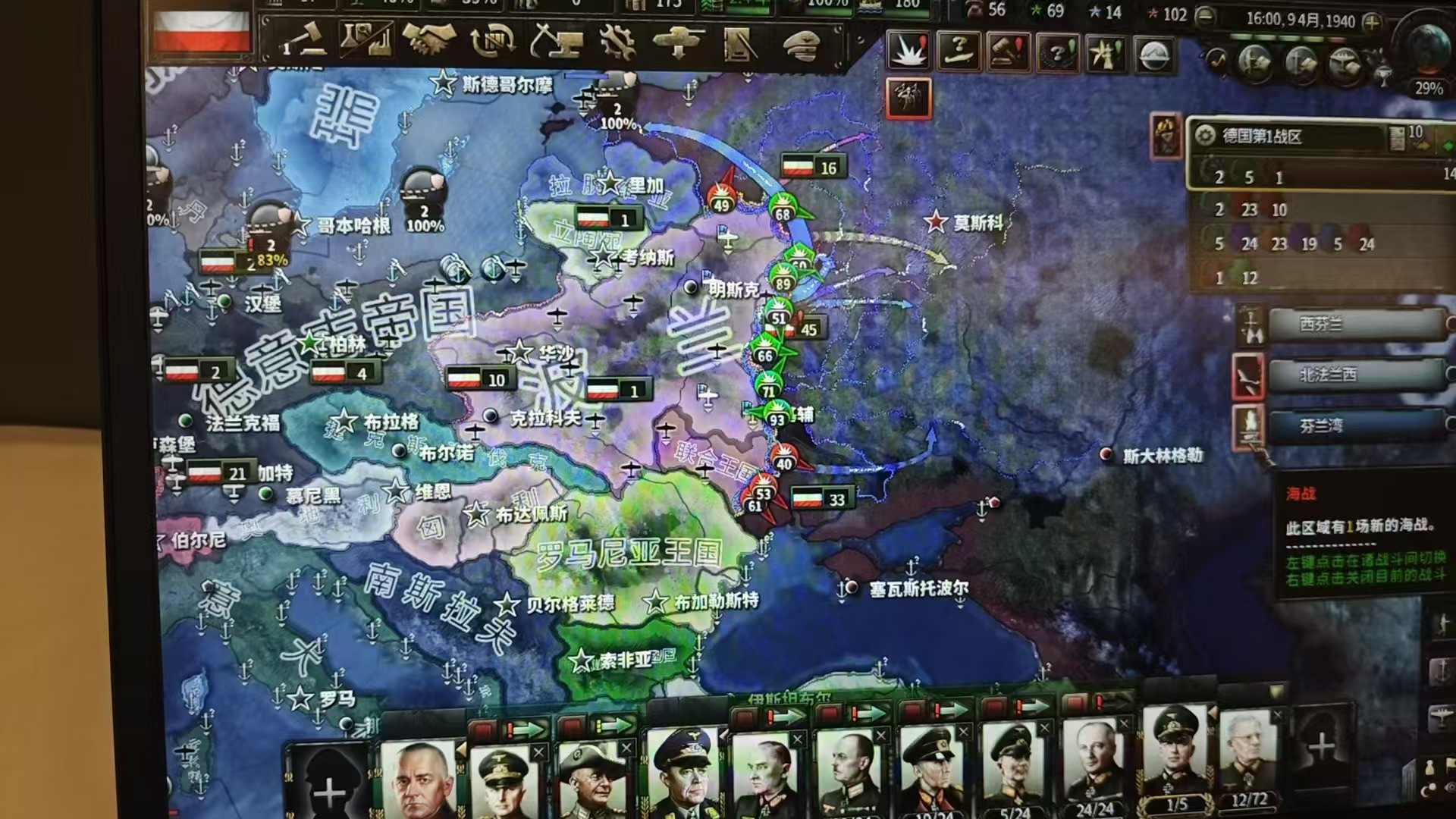Click the explosion combat alert icon

coord(908,52)
